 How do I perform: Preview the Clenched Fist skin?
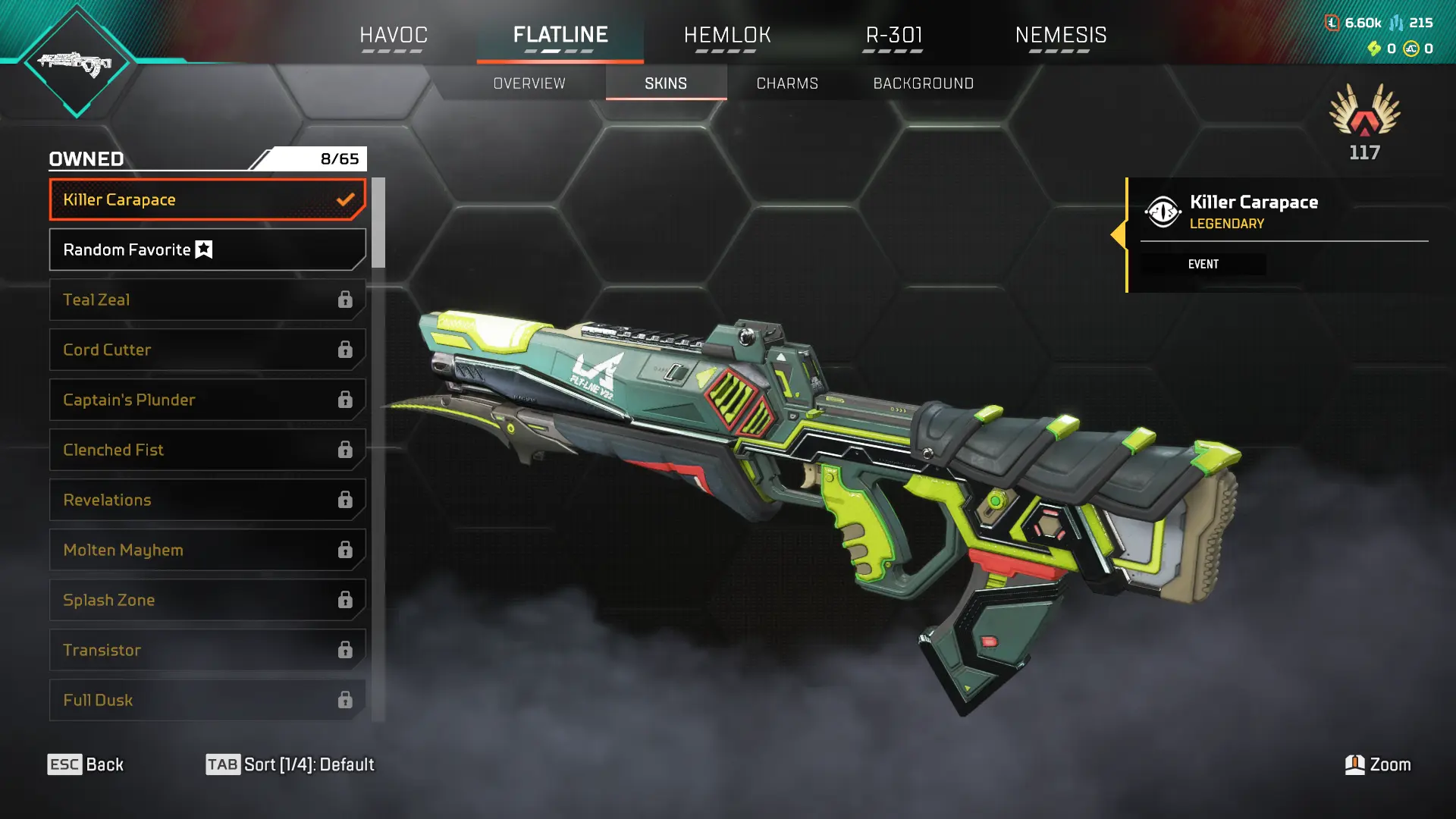coord(207,450)
